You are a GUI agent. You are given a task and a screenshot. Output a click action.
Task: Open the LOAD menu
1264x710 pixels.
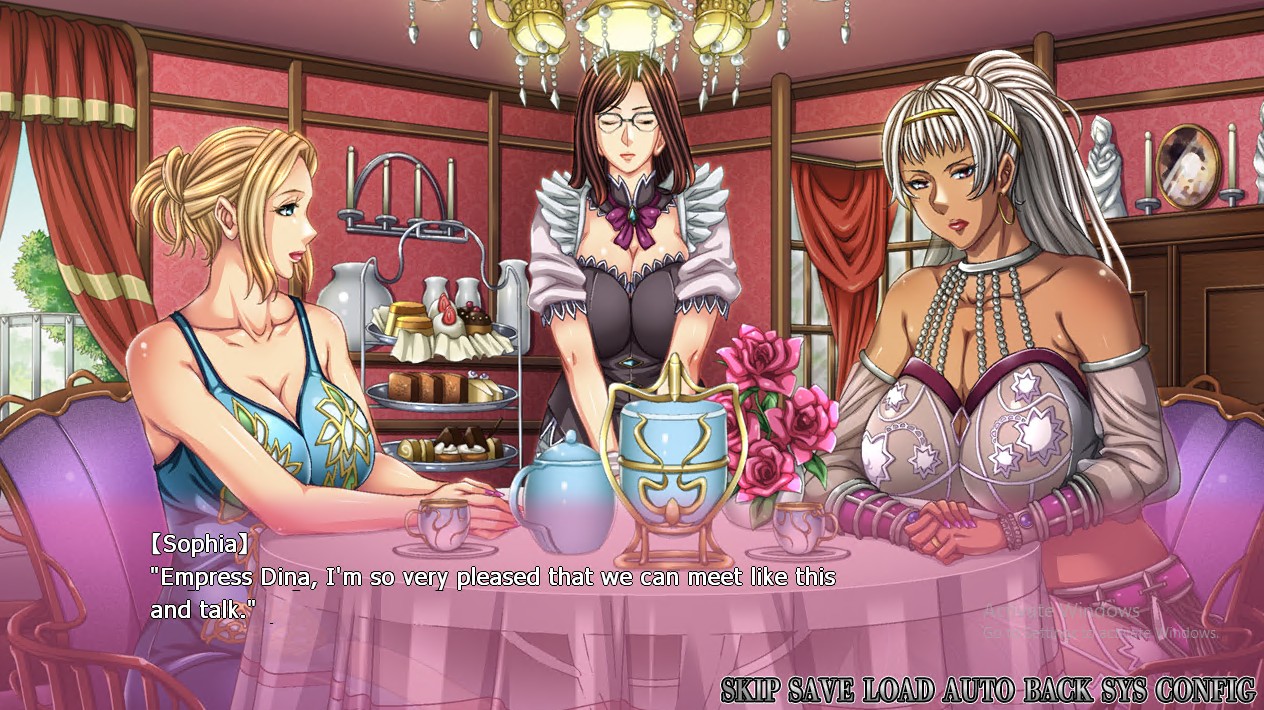(x=899, y=690)
